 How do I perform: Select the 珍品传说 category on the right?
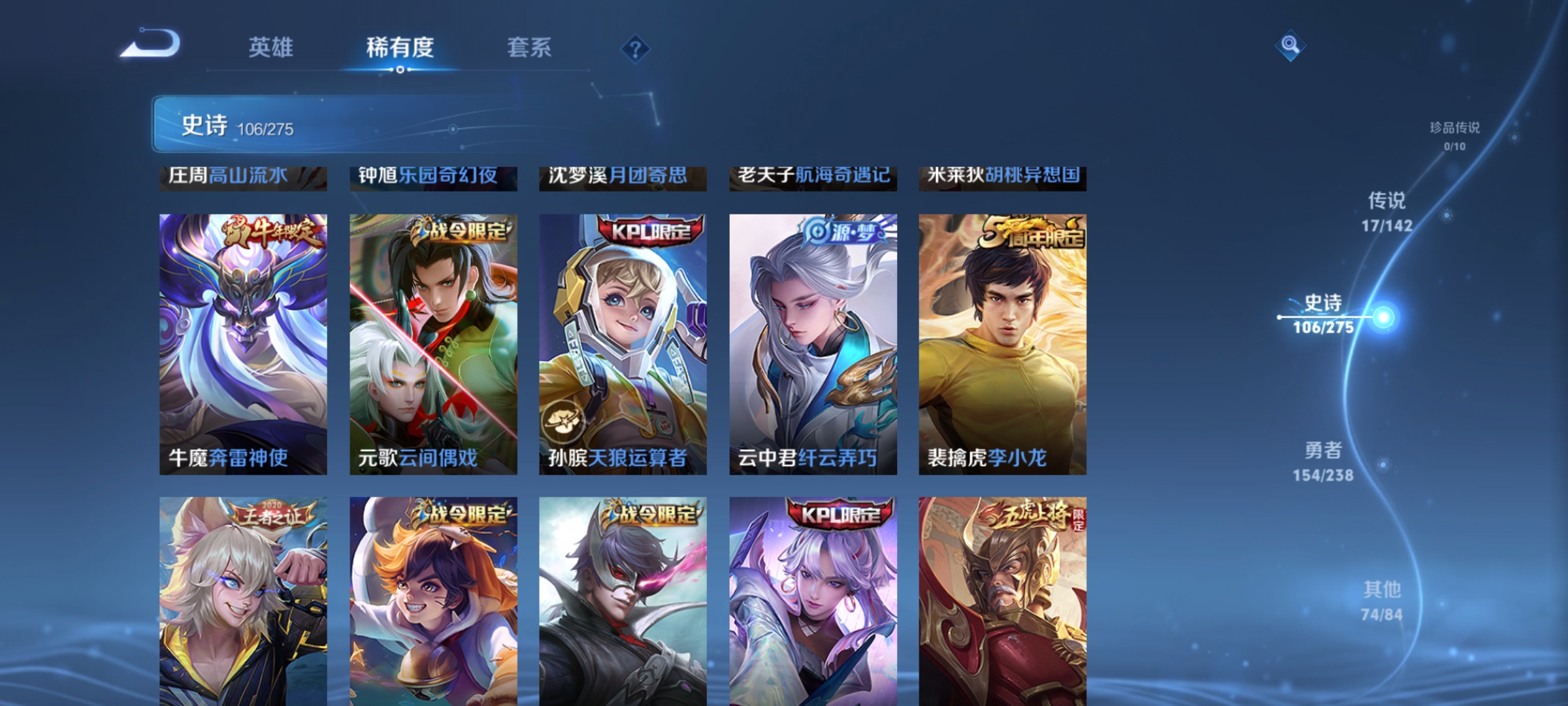(1453, 129)
